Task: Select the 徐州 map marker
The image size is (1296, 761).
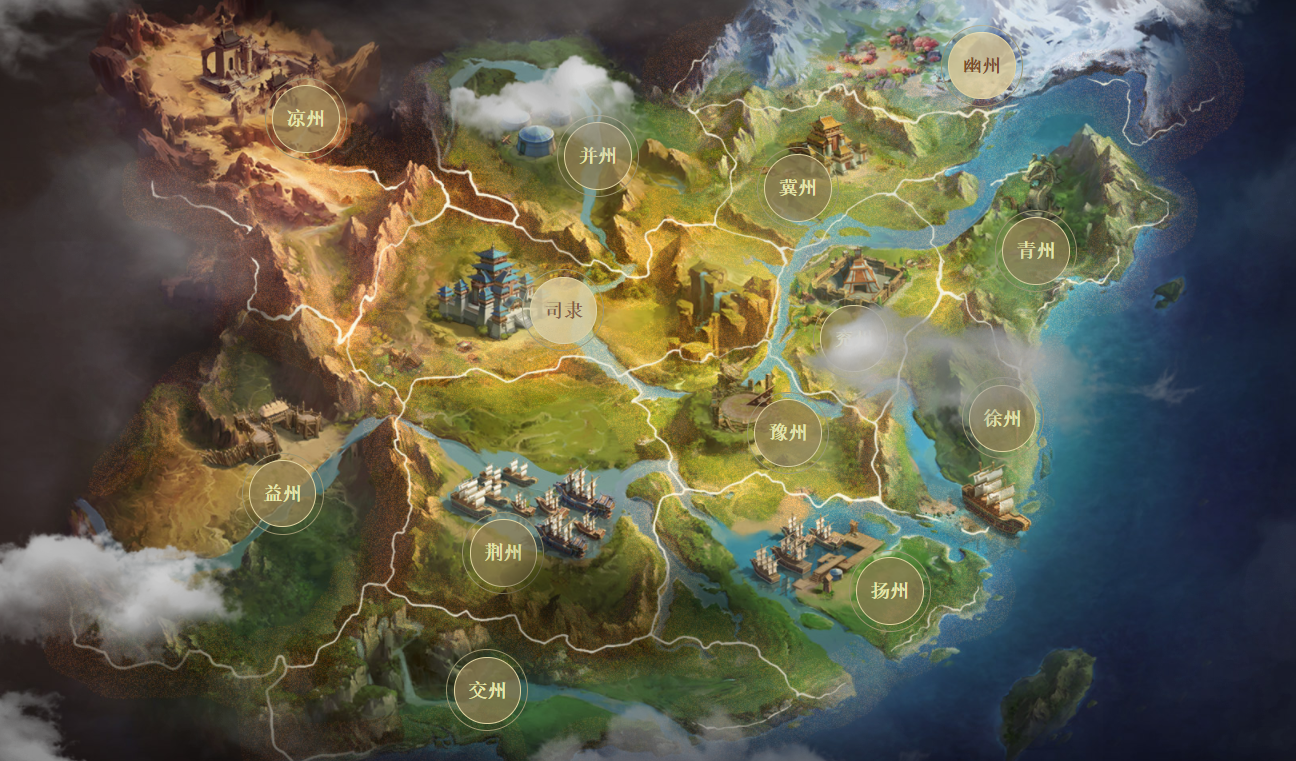Action: pyautogui.click(x=1002, y=419)
